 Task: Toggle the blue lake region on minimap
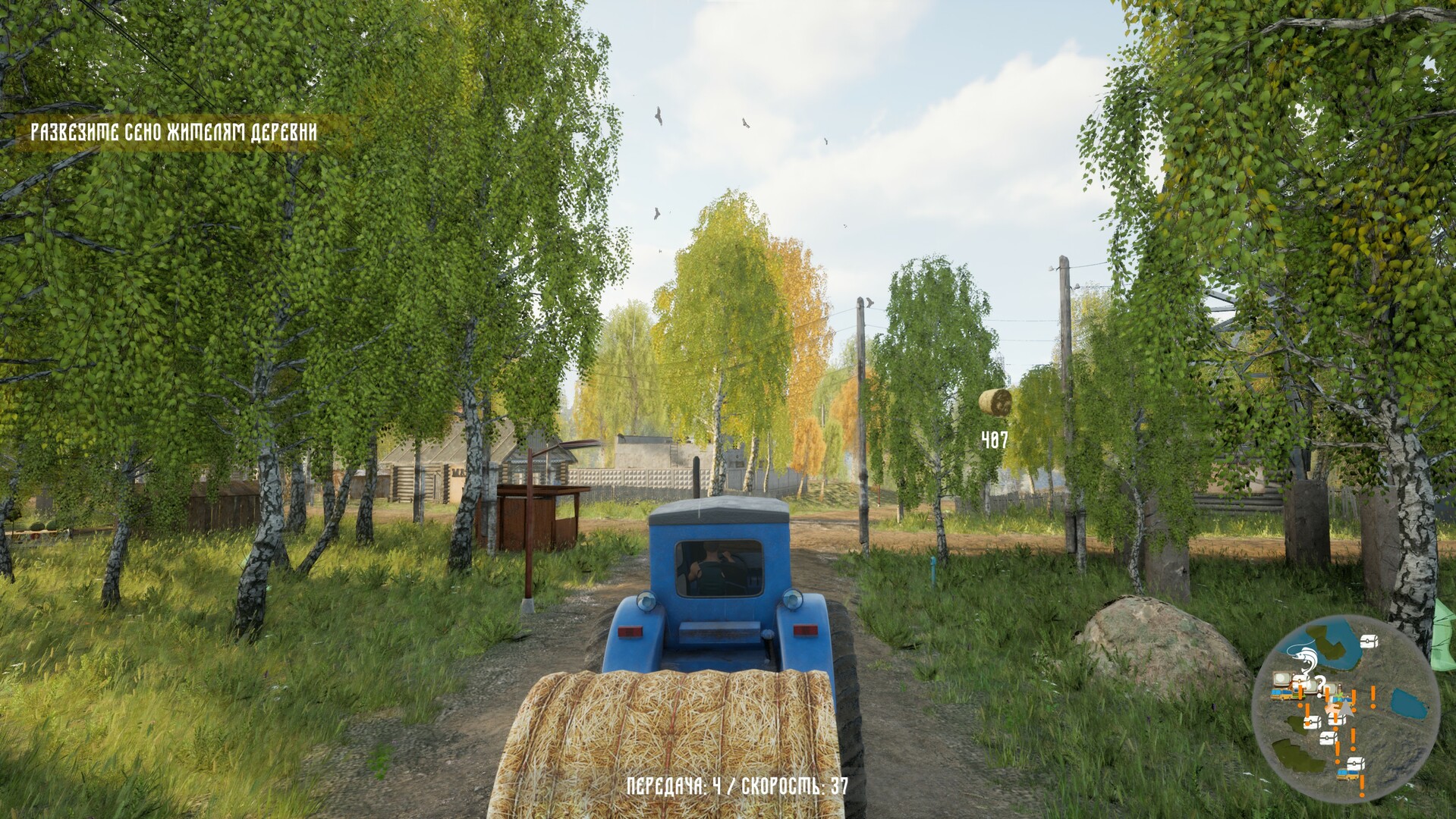pyautogui.click(x=1409, y=704)
